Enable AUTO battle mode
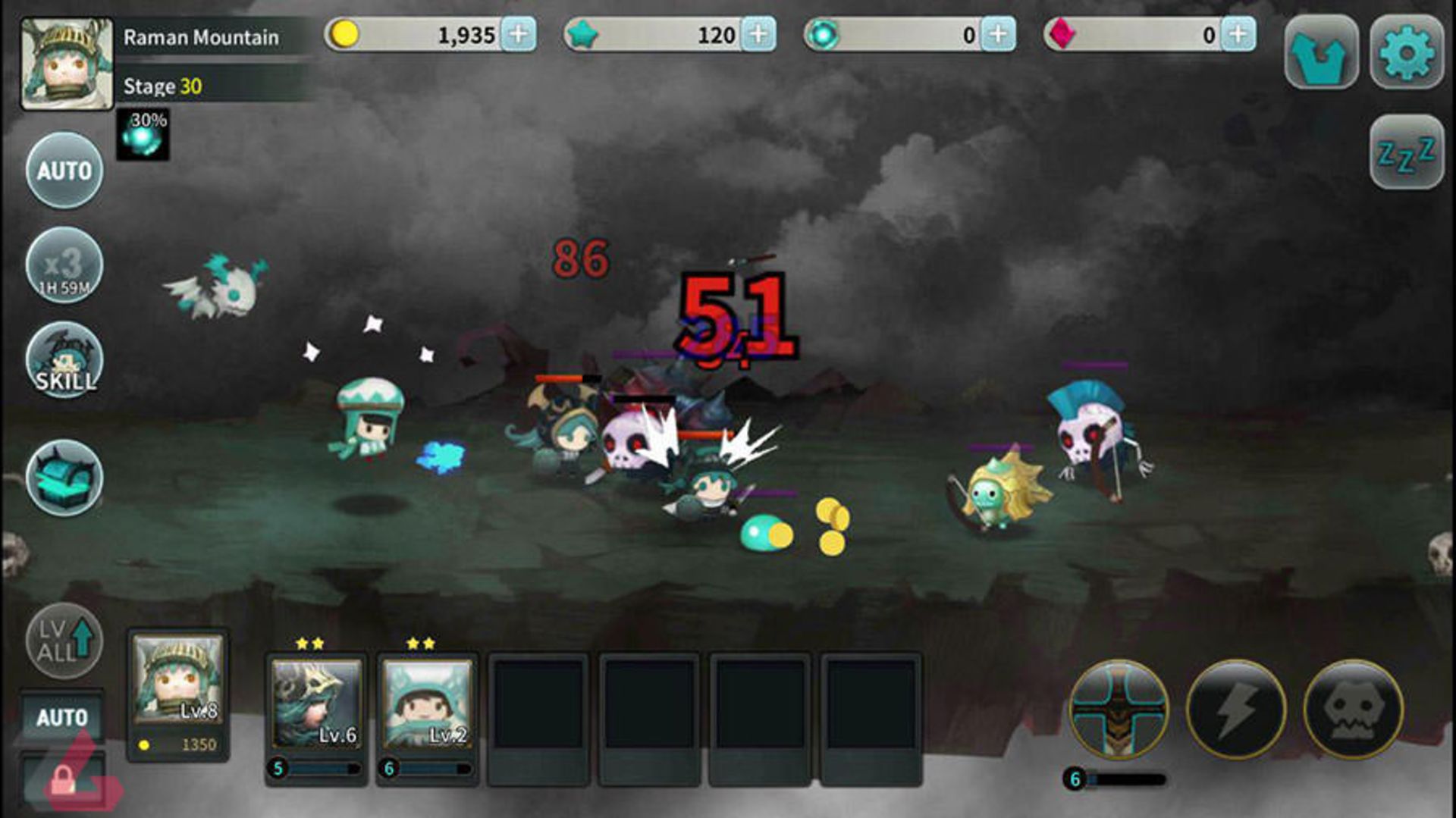1456x818 pixels. point(64,171)
